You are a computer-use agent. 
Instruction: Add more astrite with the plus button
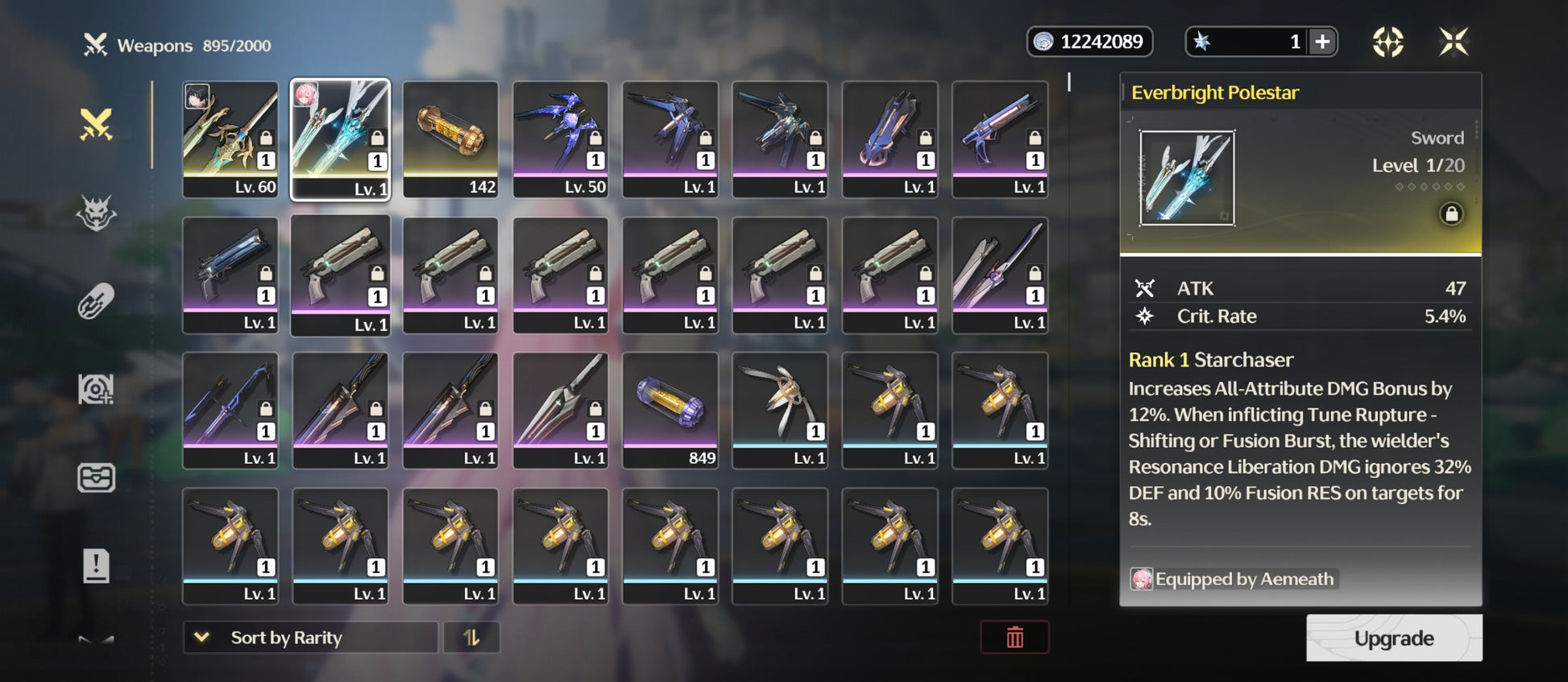point(1322,42)
